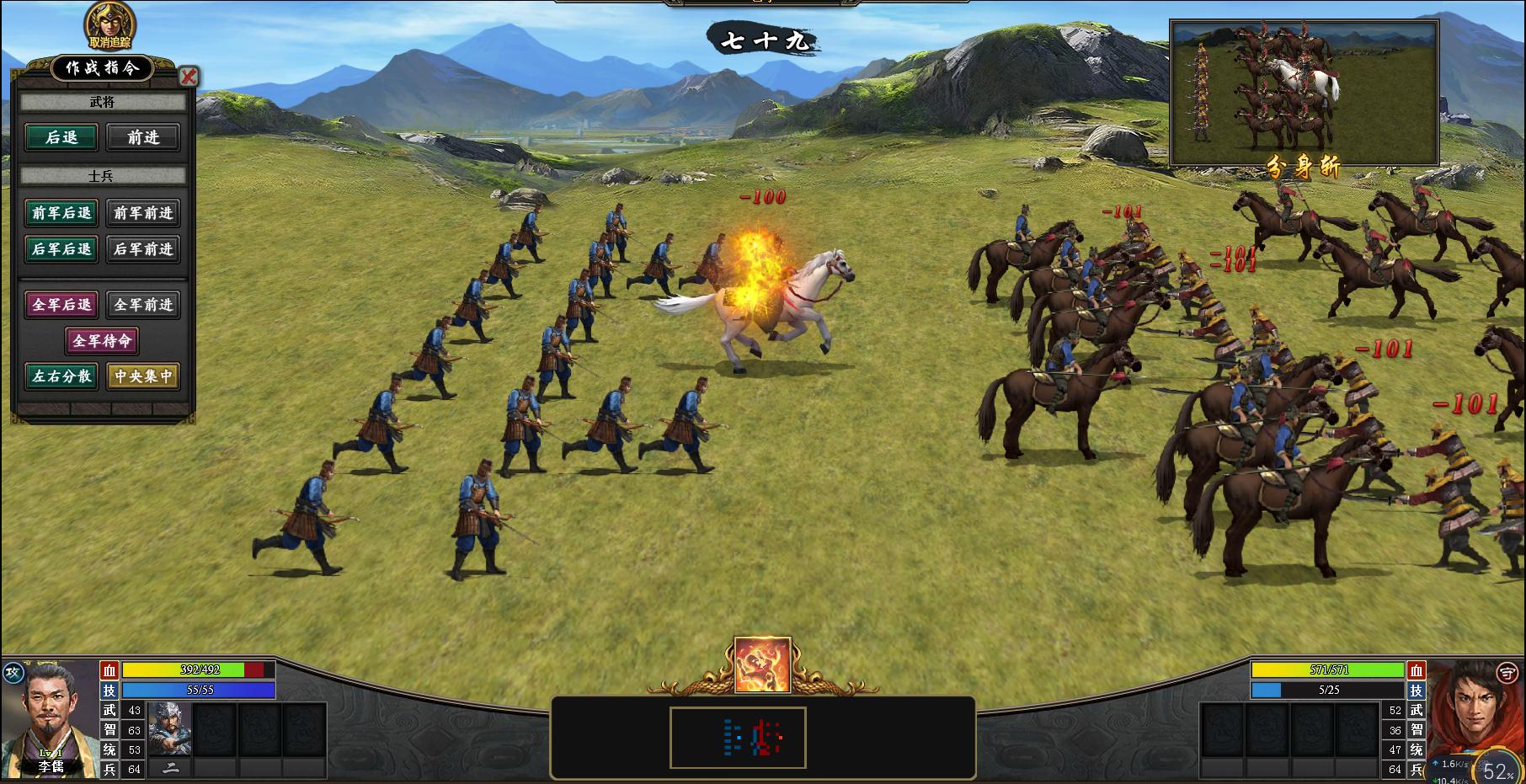The image size is (1526, 784).
Task: Close the 作战指令 command panel
Action: coord(189,77)
